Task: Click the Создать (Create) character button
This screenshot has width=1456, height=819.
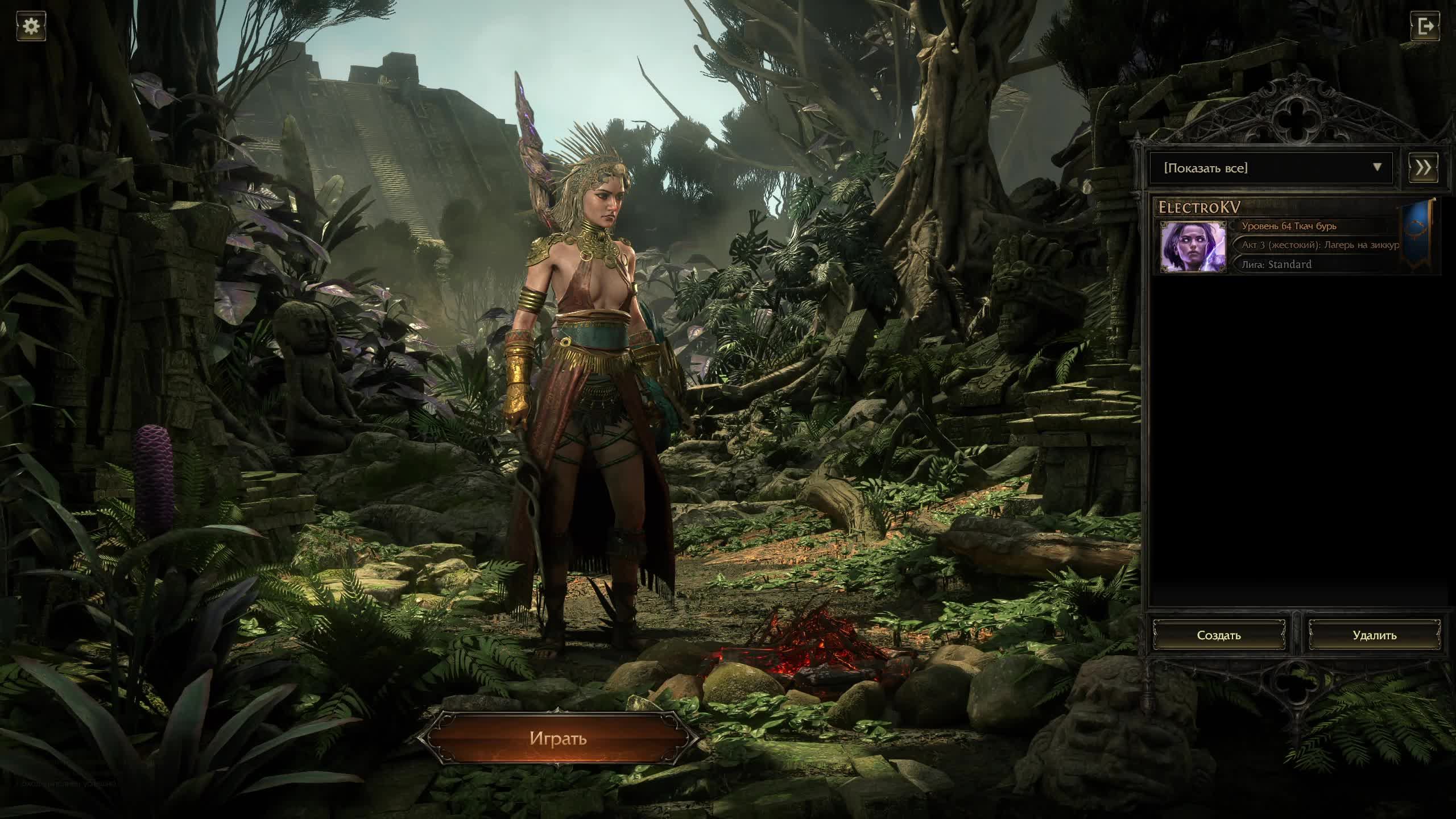Action: [1219, 635]
